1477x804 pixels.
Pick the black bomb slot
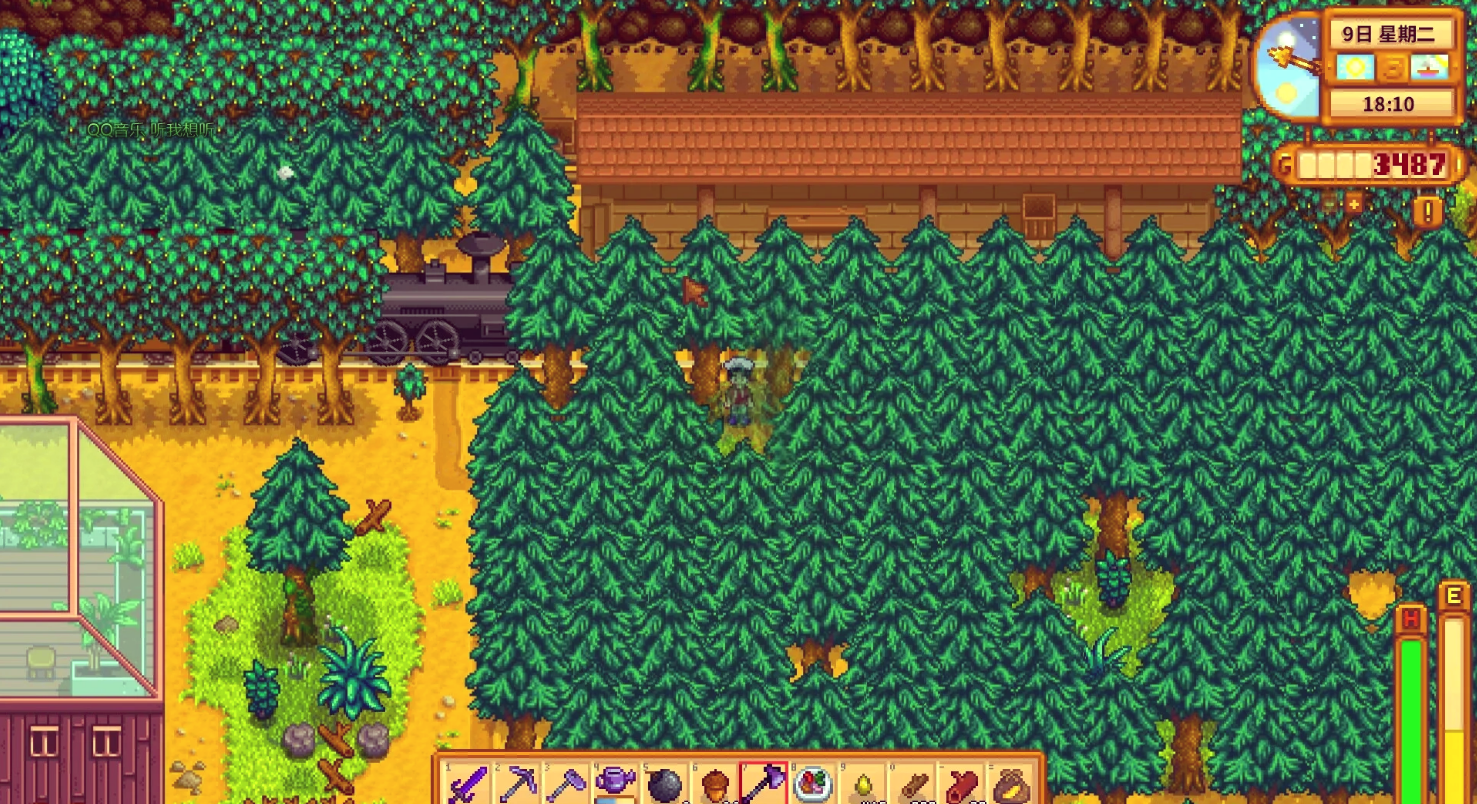(x=665, y=785)
